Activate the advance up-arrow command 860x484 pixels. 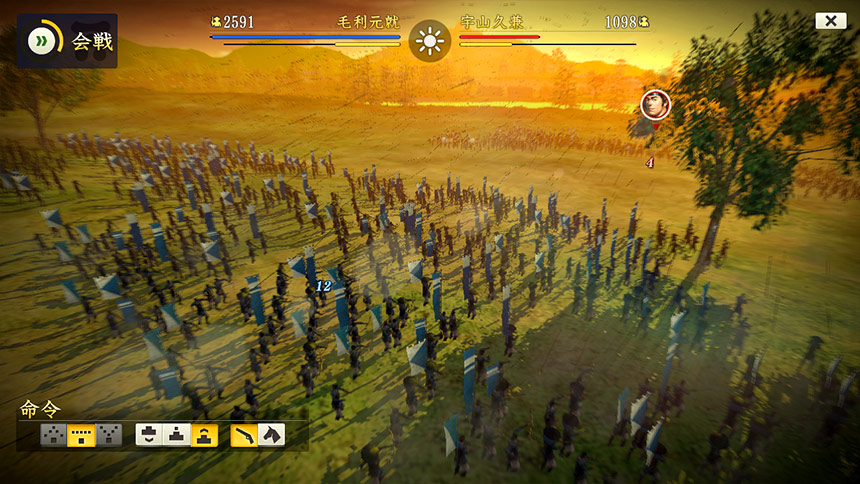coord(206,434)
